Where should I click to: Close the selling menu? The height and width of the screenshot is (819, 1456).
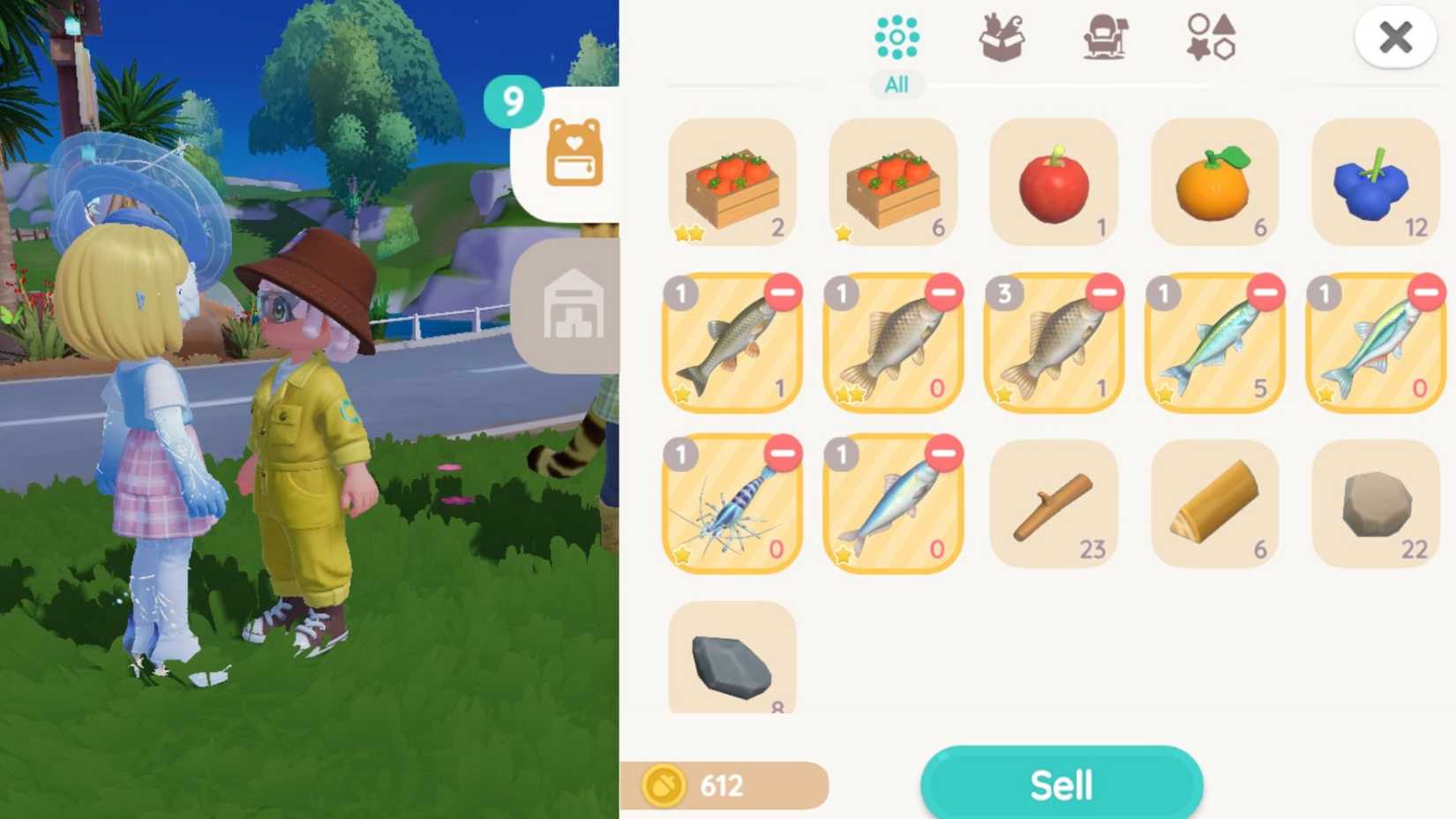click(x=1395, y=37)
